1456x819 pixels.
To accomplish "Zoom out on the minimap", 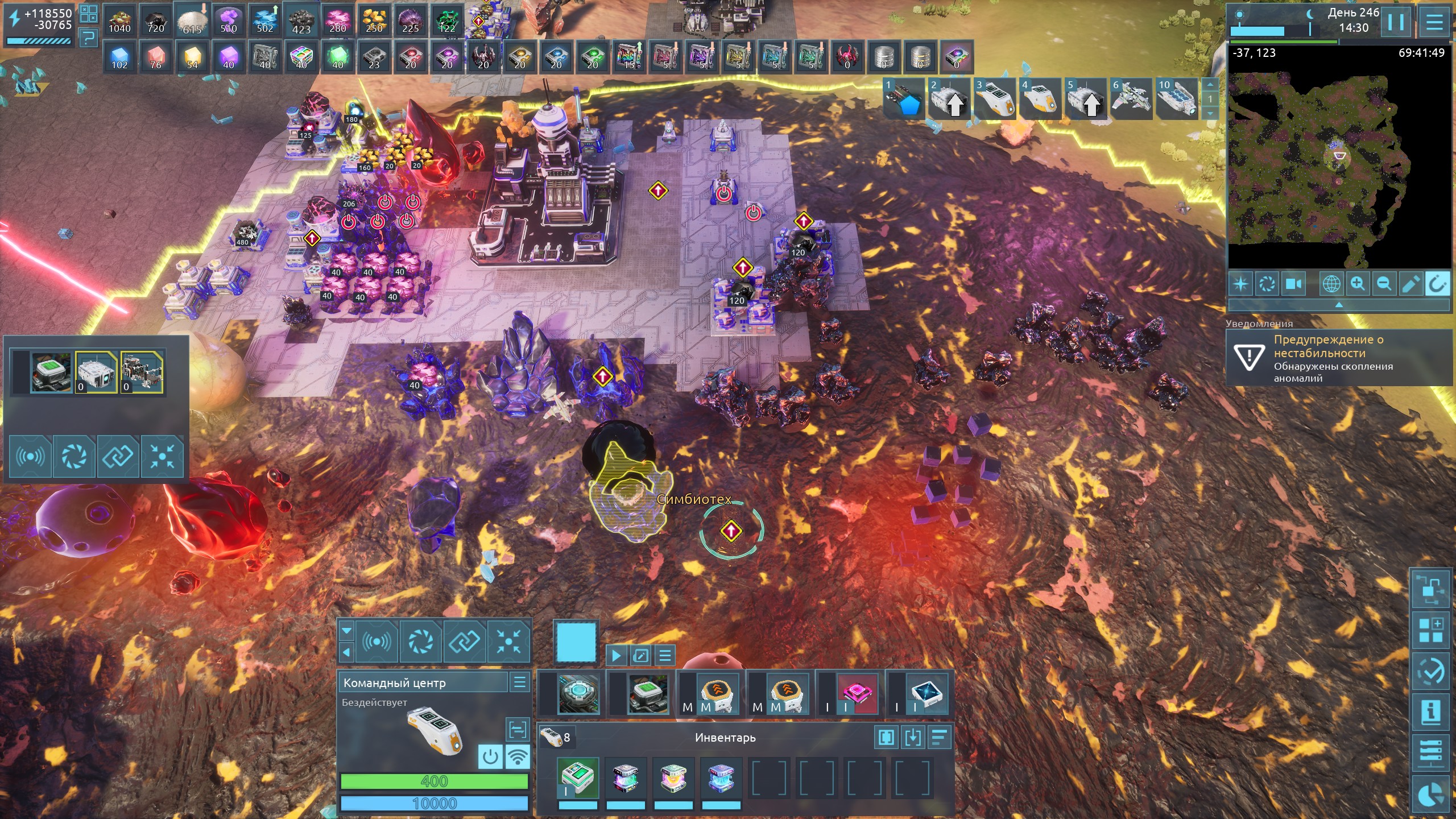I will point(1384,284).
